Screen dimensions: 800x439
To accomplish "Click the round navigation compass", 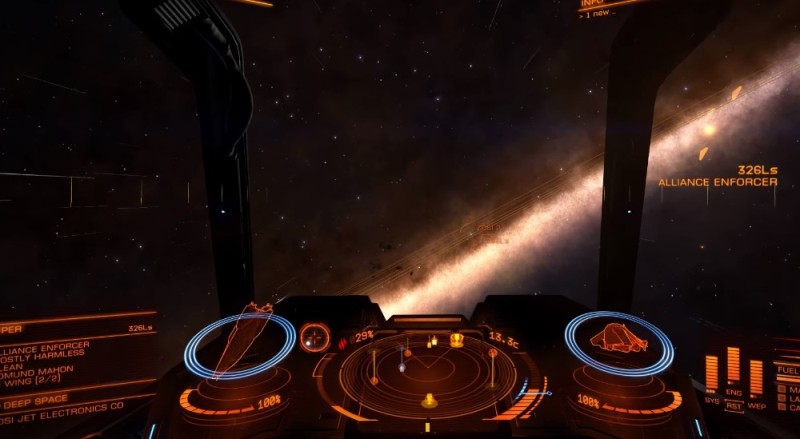I will (315, 337).
